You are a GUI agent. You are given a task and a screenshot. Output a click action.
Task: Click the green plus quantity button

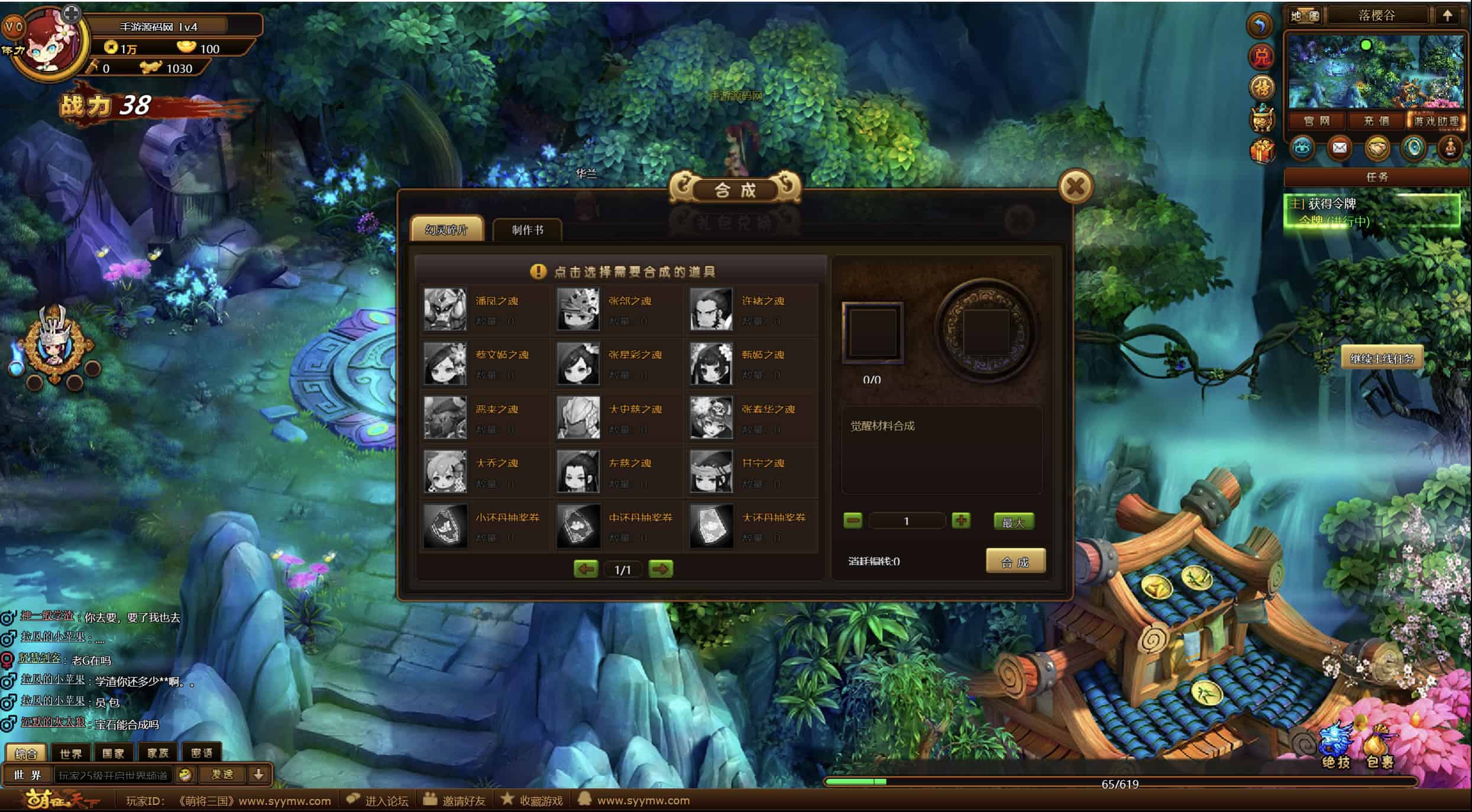pyautogui.click(x=960, y=520)
